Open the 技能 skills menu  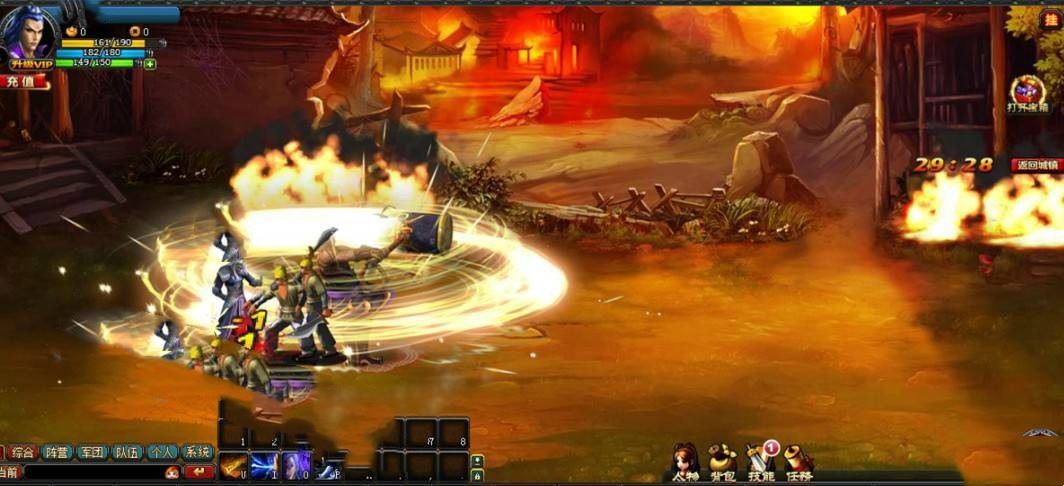(x=760, y=461)
